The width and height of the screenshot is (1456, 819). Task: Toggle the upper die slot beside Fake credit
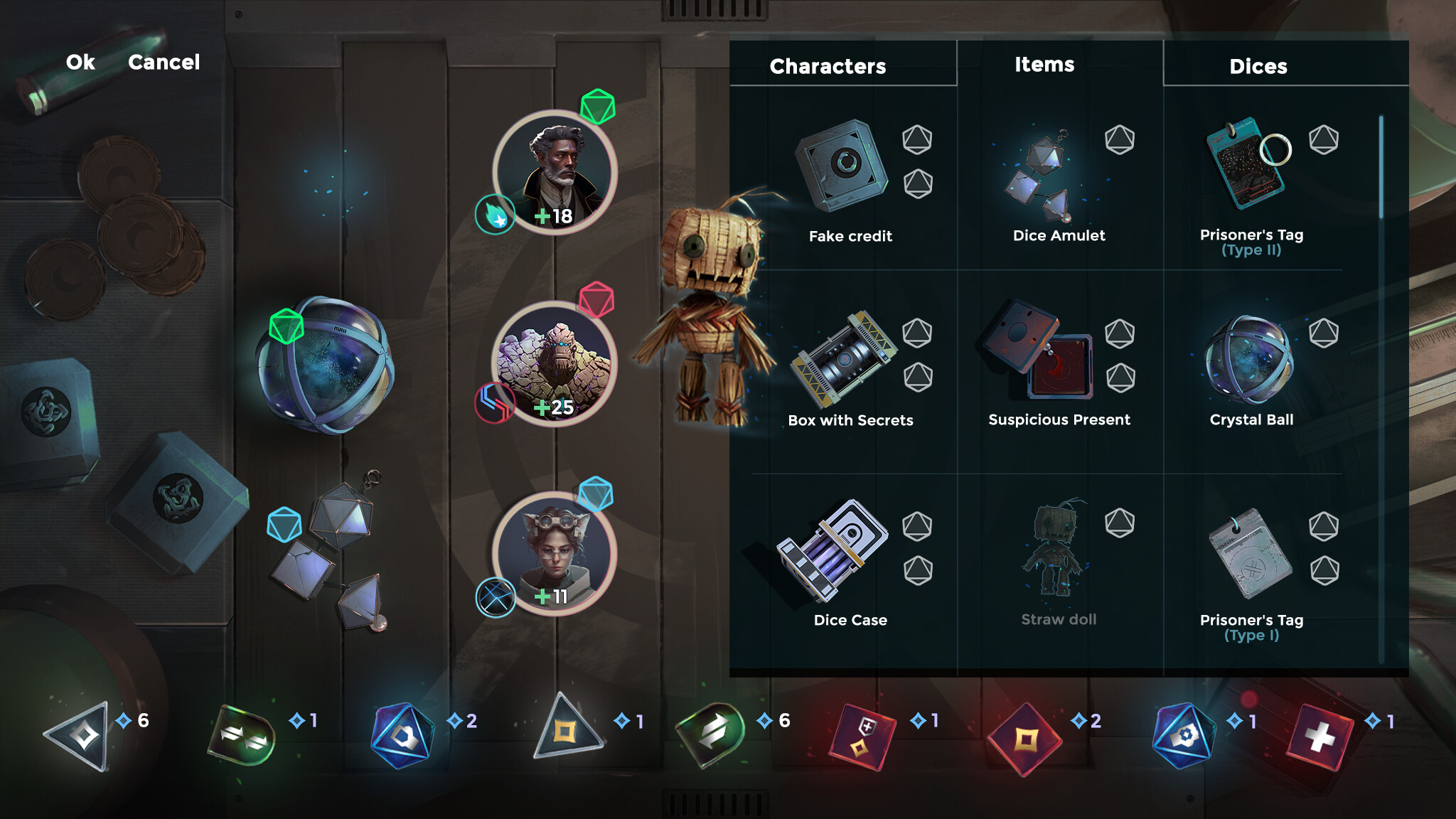pyautogui.click(x=918, y=141)
